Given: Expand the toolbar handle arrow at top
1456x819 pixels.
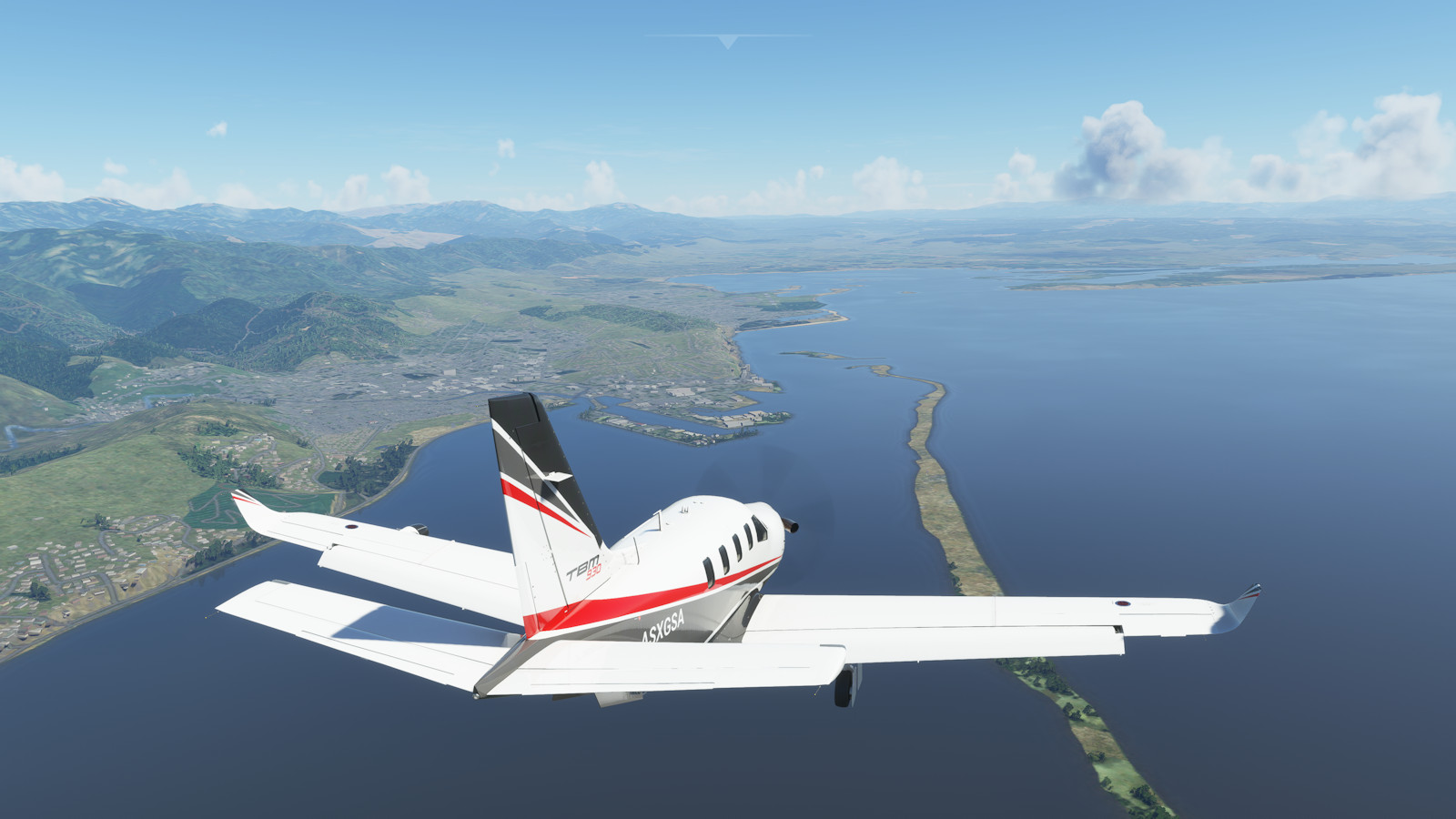Looking at the screenshot, I should pos(727,41).
